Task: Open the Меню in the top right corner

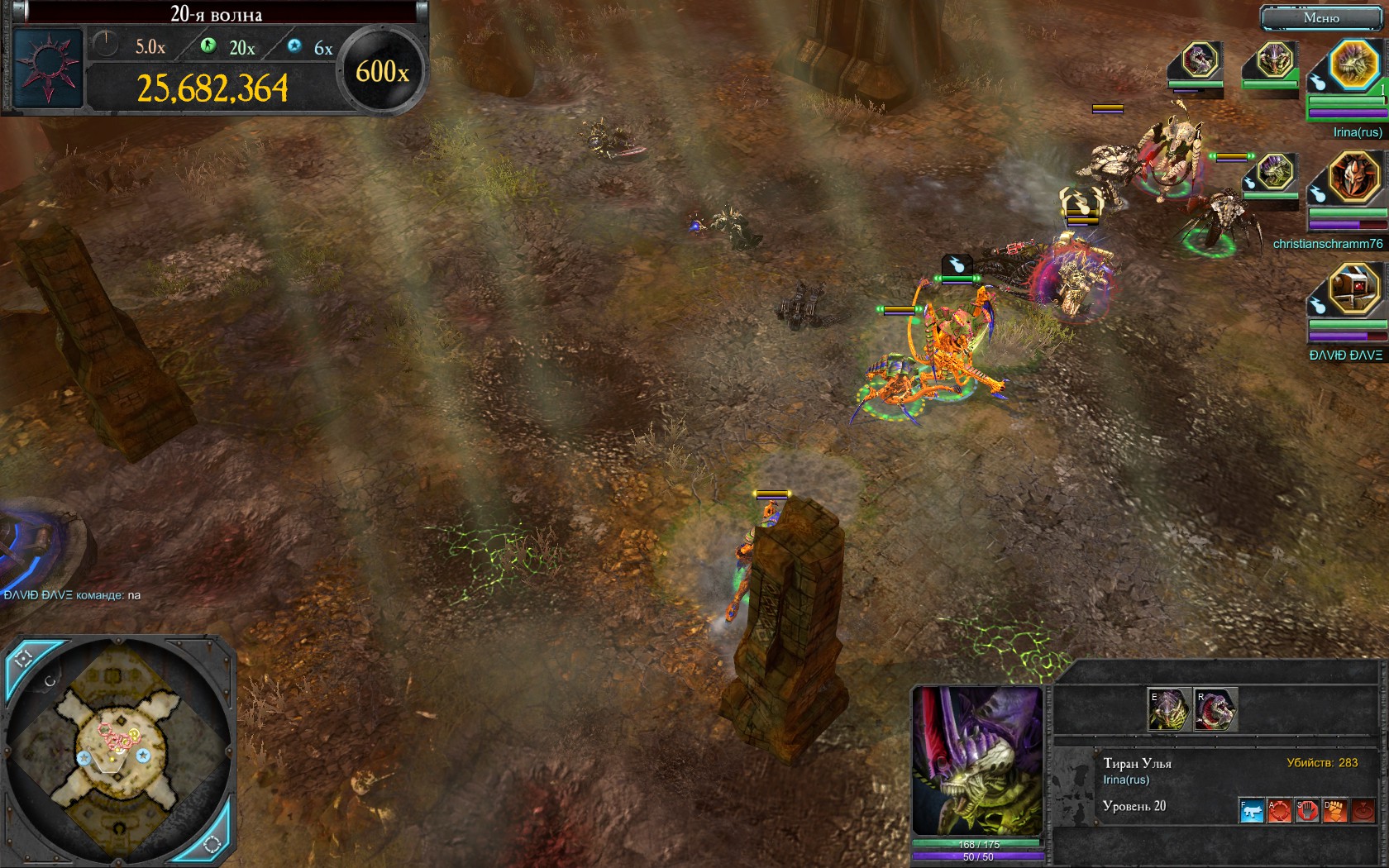Action: (x=1323, y=16)
